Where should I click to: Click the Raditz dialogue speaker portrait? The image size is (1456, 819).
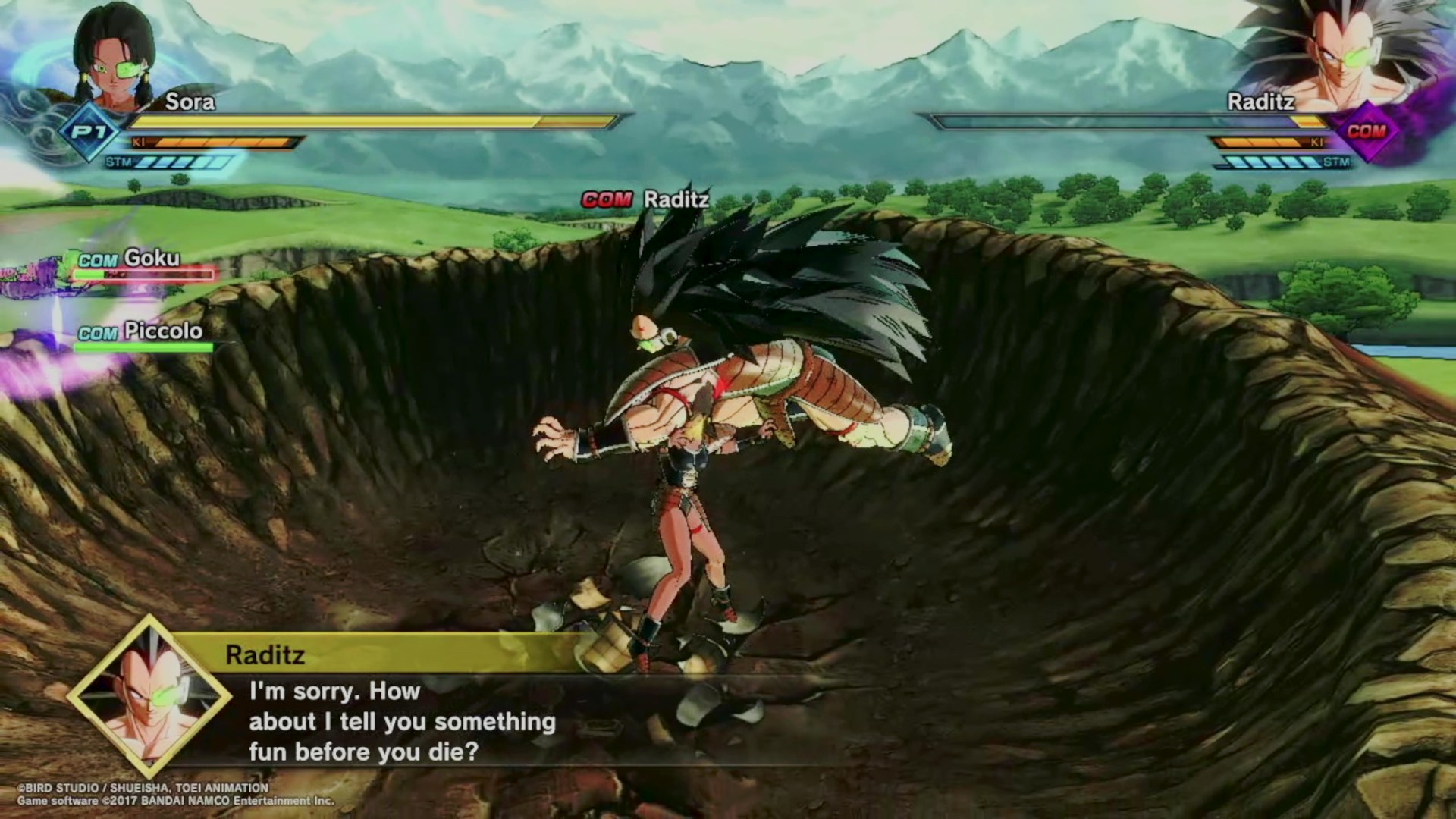(149, 696)
